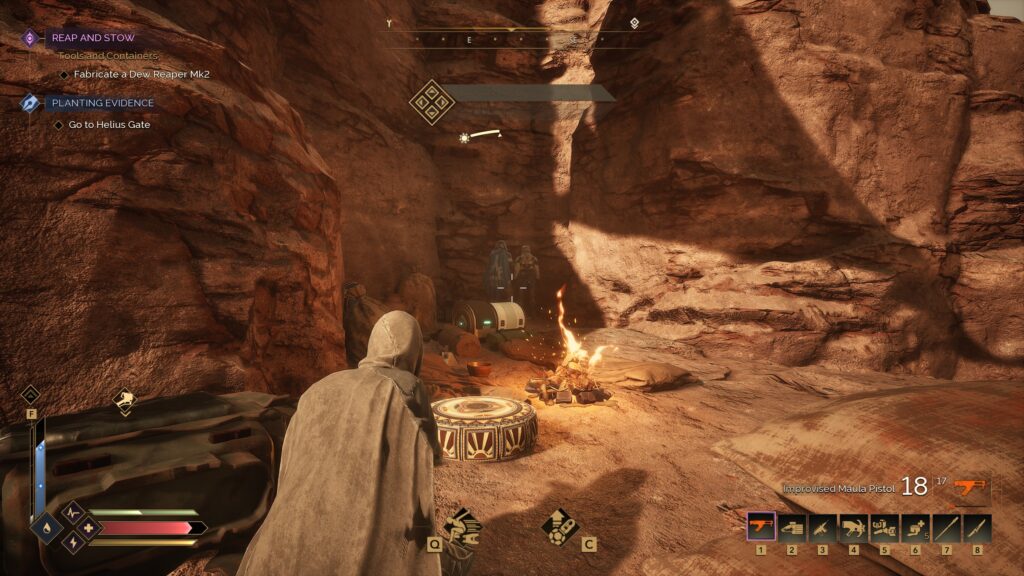Screen dimensions: 1024x576
Task: Select the handheld tool in hotbar slot 2
Action: [x=792, y=526]
